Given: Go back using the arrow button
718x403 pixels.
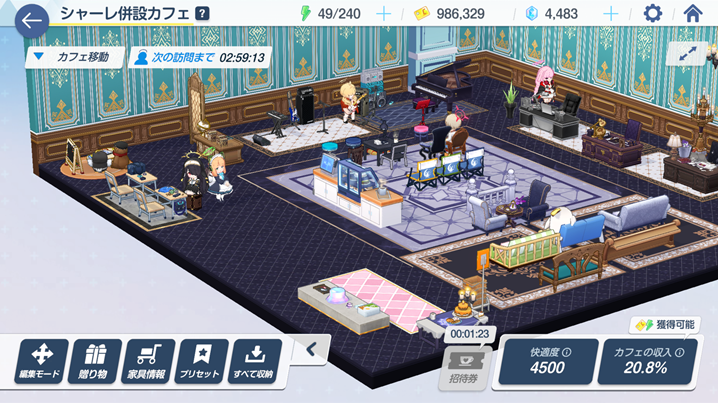Looking at the screenshot, I should click(31, 19).
